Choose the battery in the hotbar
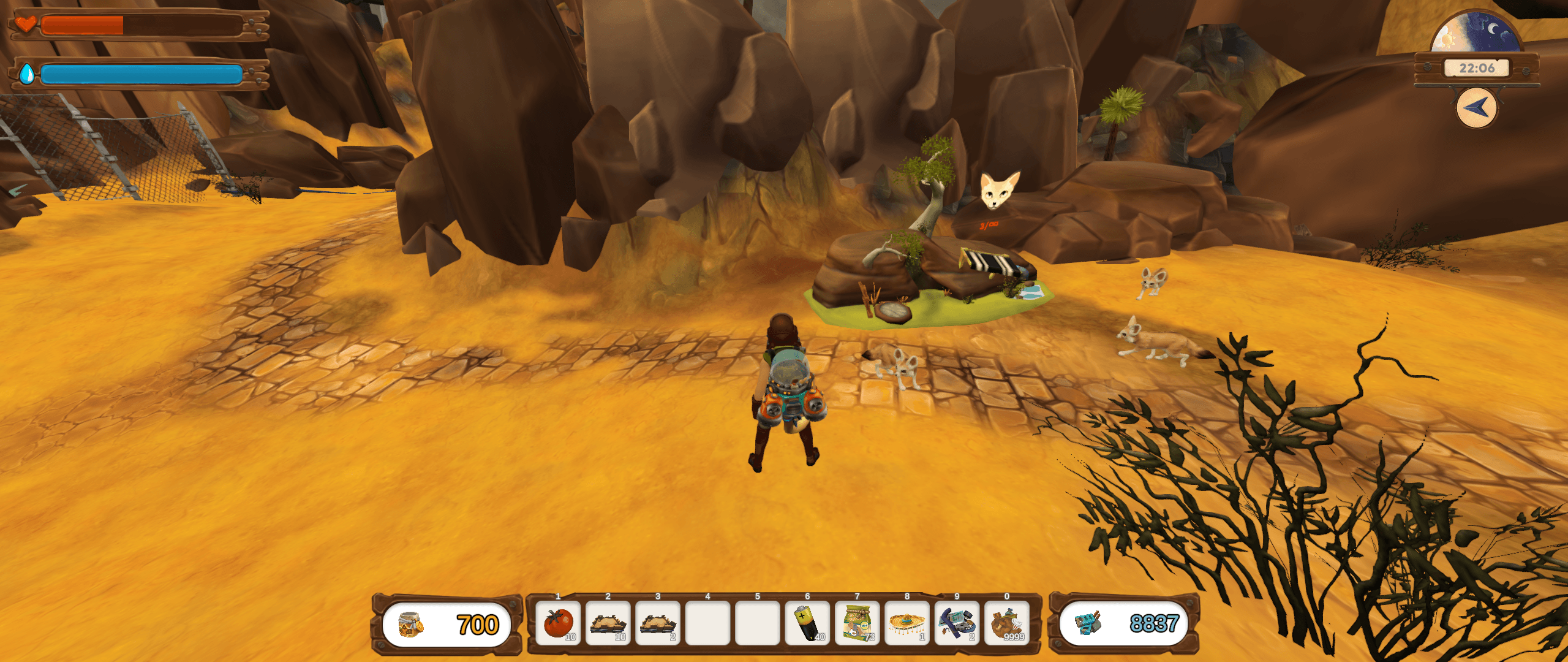The image size is (1568, 662). pyautogui.click(x=807, y=623)
